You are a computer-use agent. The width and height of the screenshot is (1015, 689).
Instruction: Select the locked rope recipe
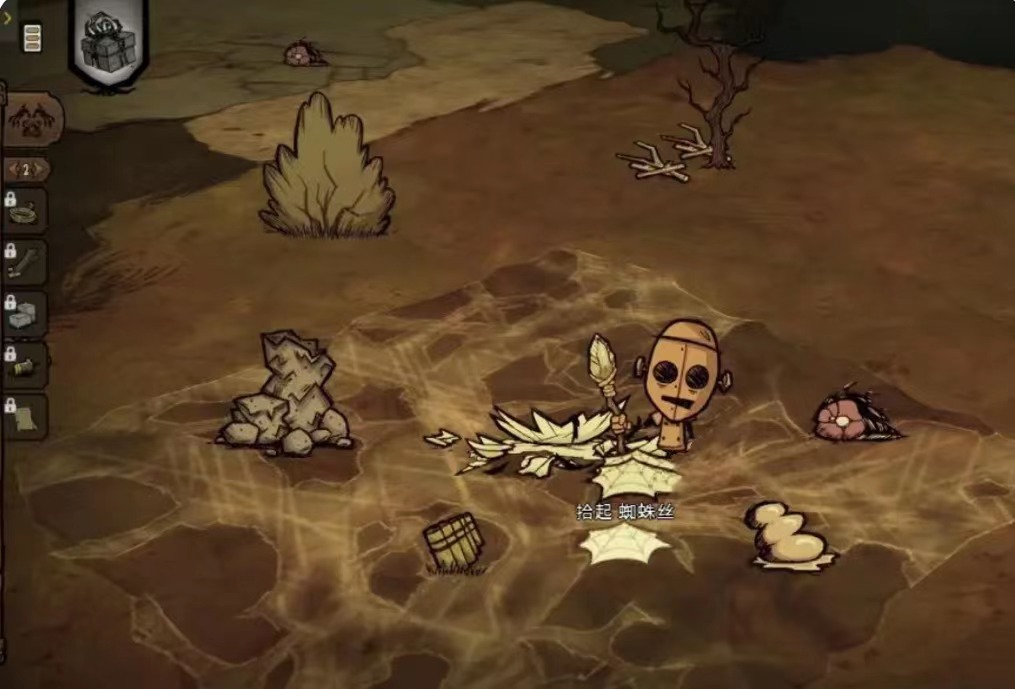[25, 213]
